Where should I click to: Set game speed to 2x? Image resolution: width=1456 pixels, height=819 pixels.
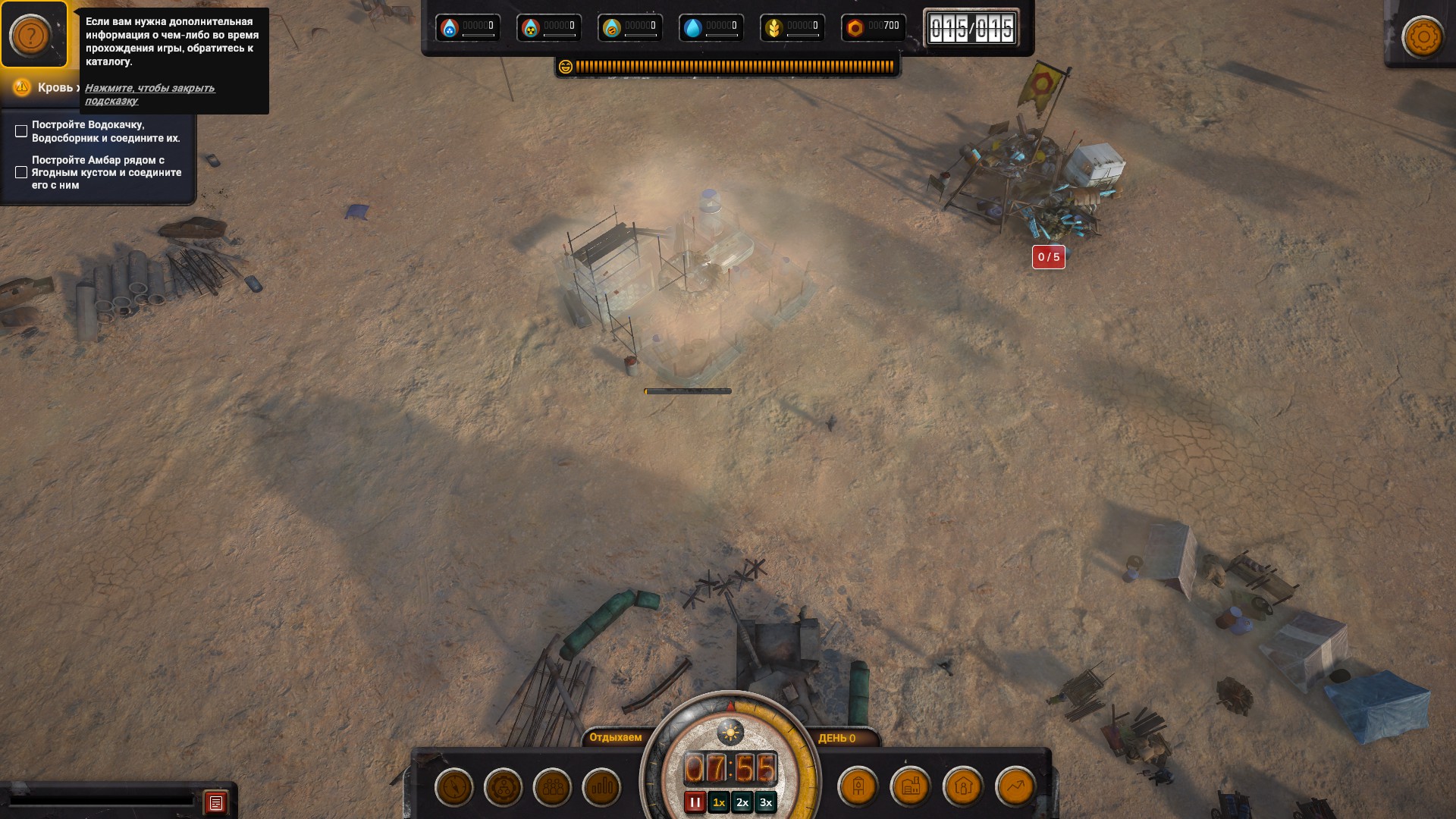pos(742,802)
